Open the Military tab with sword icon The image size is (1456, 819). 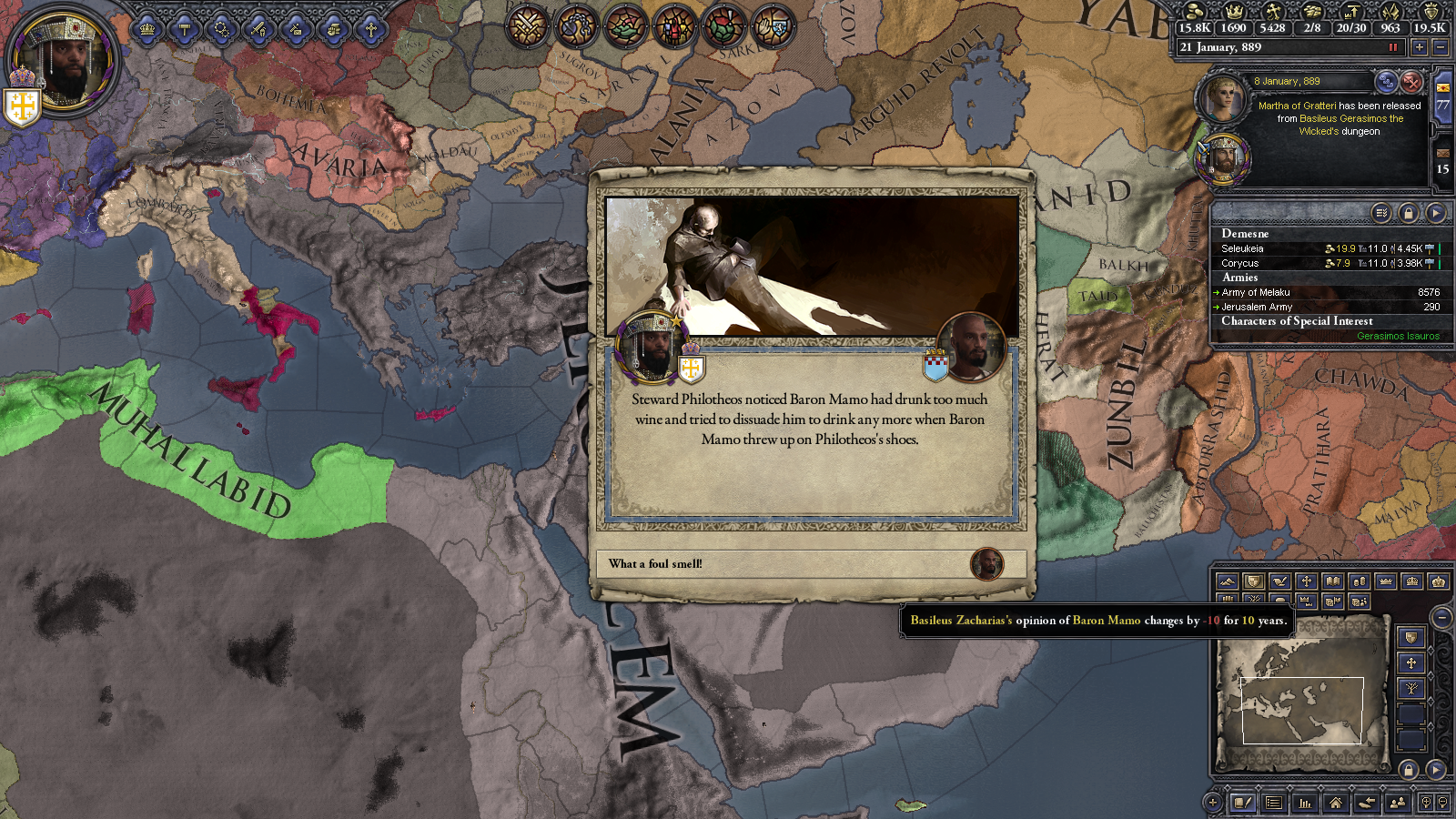[259, 30]
